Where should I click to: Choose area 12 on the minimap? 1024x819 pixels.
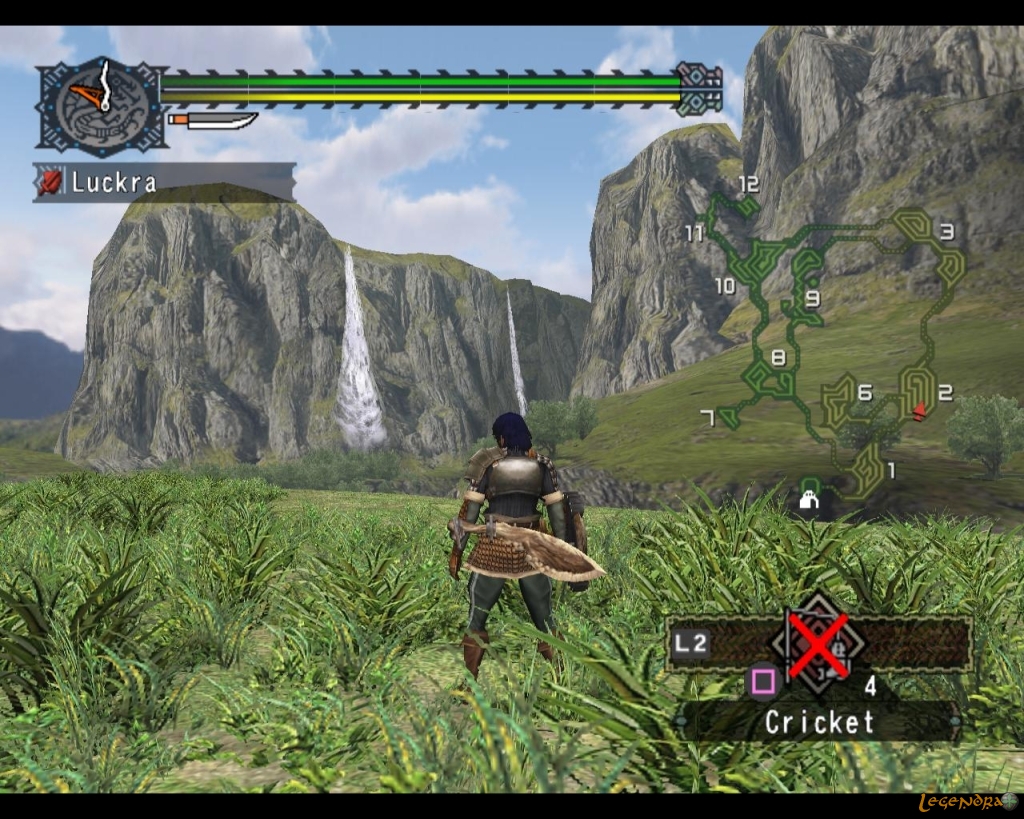click(747, 184)
